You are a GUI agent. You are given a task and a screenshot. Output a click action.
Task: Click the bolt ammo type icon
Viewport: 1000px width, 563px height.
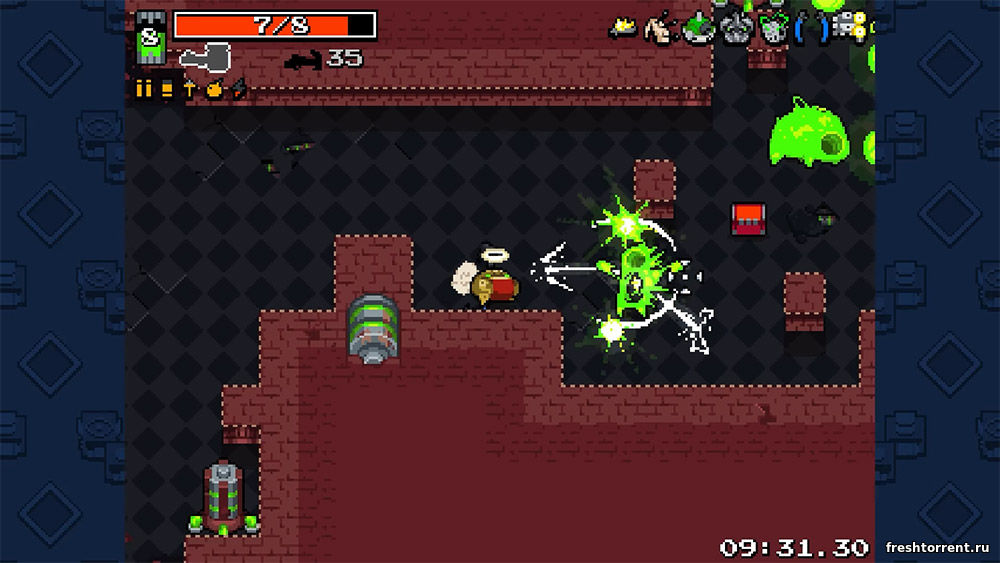[189, 89]
